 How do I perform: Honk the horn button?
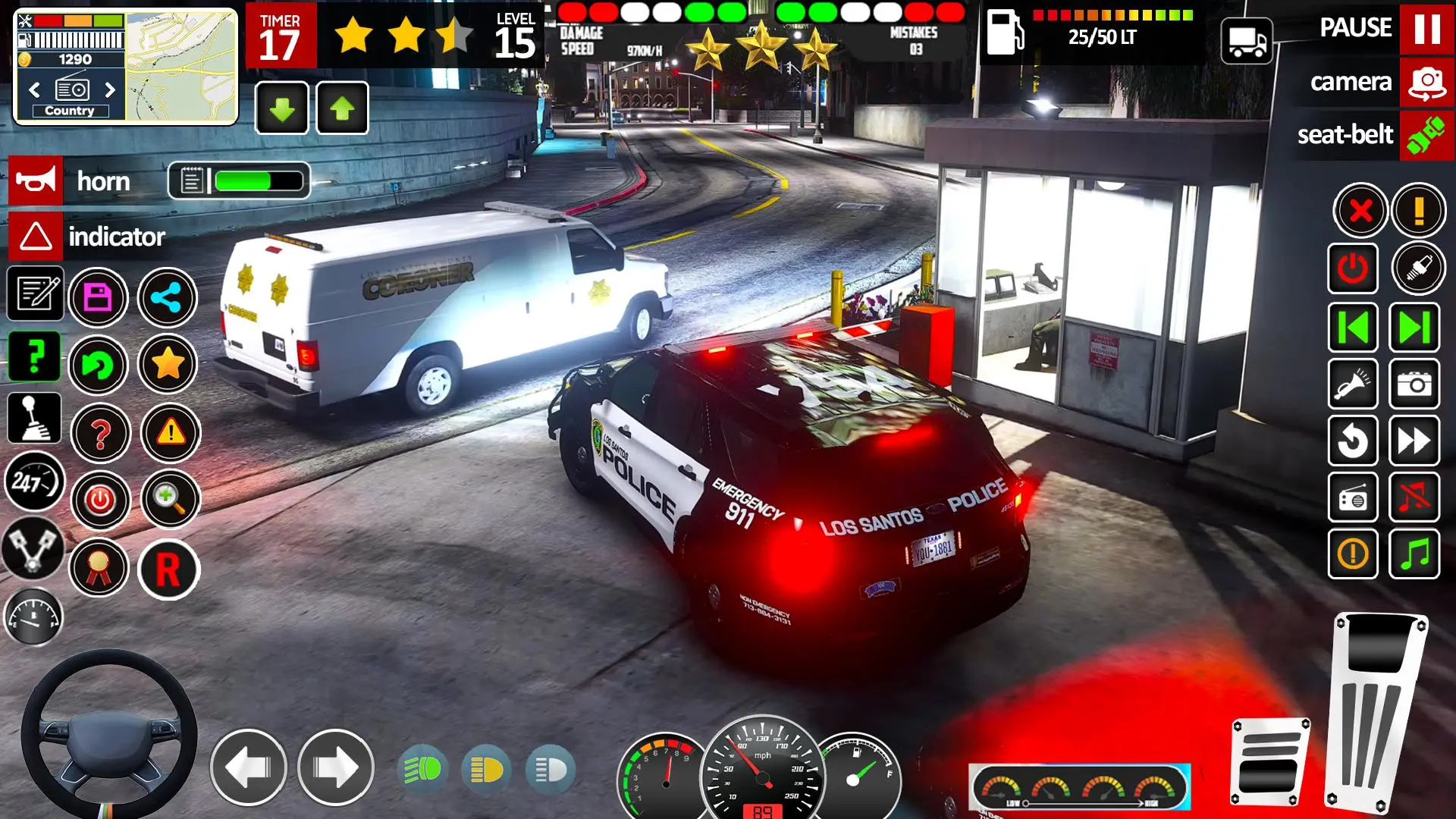pos(36,181)
